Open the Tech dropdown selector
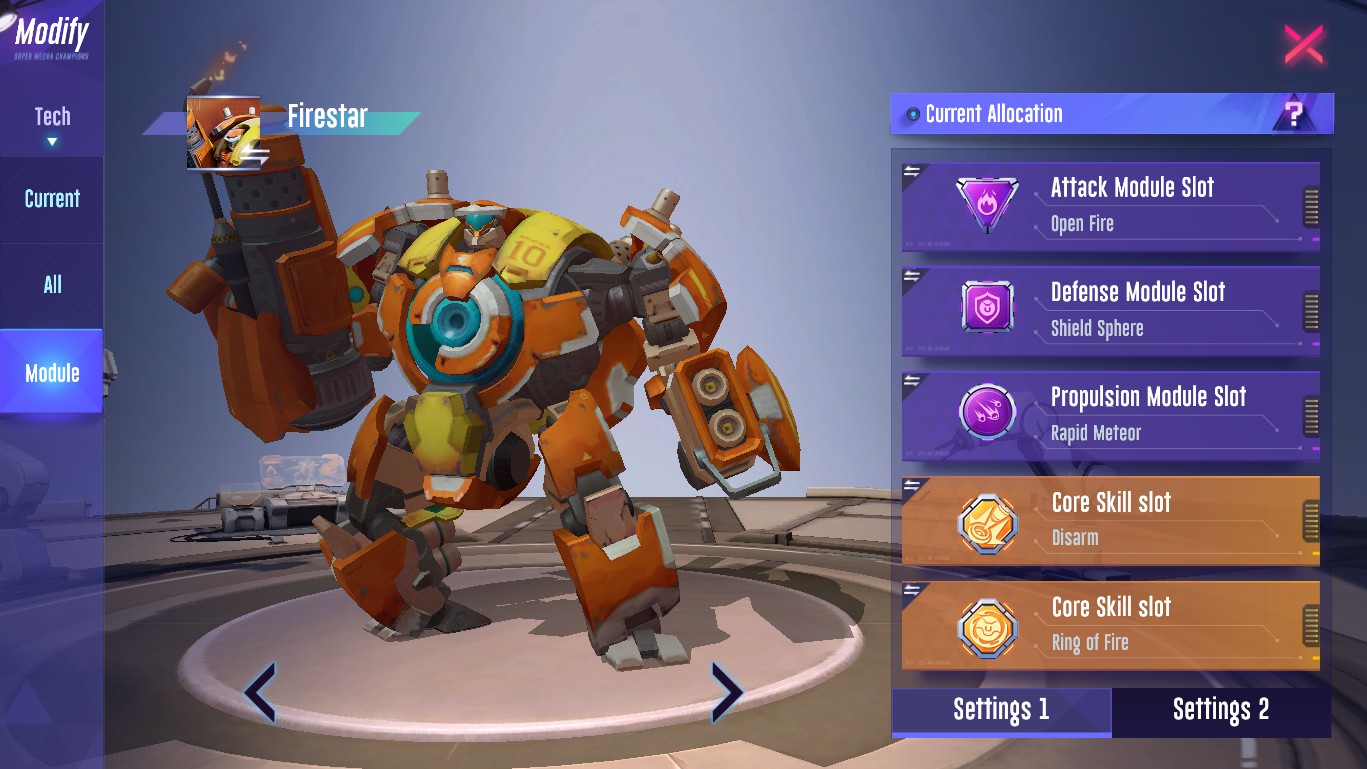The image size is (1367, 769). click(x=52, y=124)
